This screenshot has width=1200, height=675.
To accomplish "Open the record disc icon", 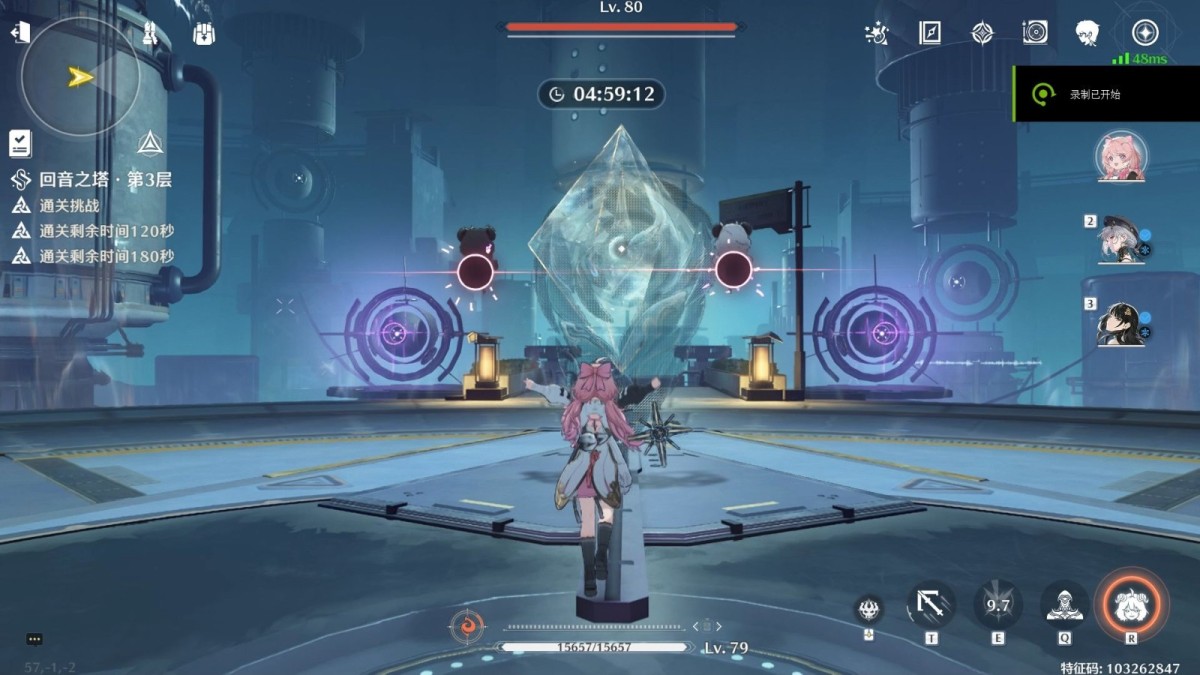I will click(1035, 33).
